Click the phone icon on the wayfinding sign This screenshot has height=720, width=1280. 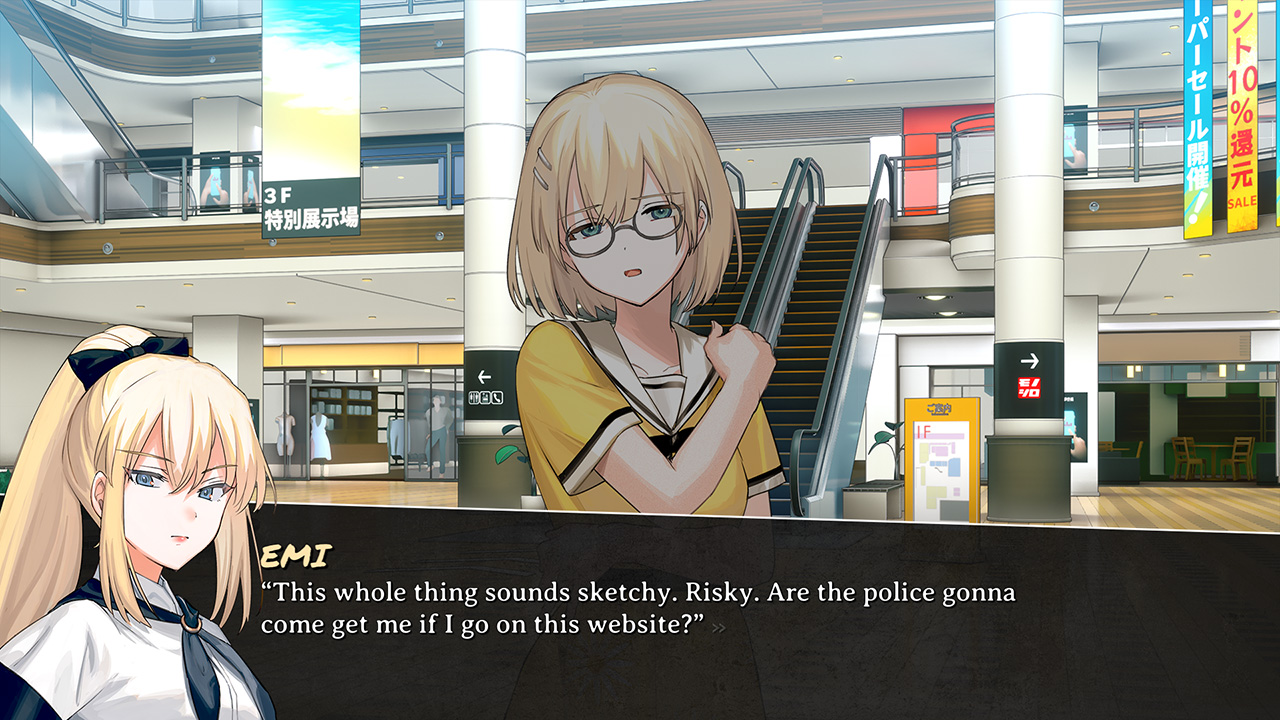[496, 396]
